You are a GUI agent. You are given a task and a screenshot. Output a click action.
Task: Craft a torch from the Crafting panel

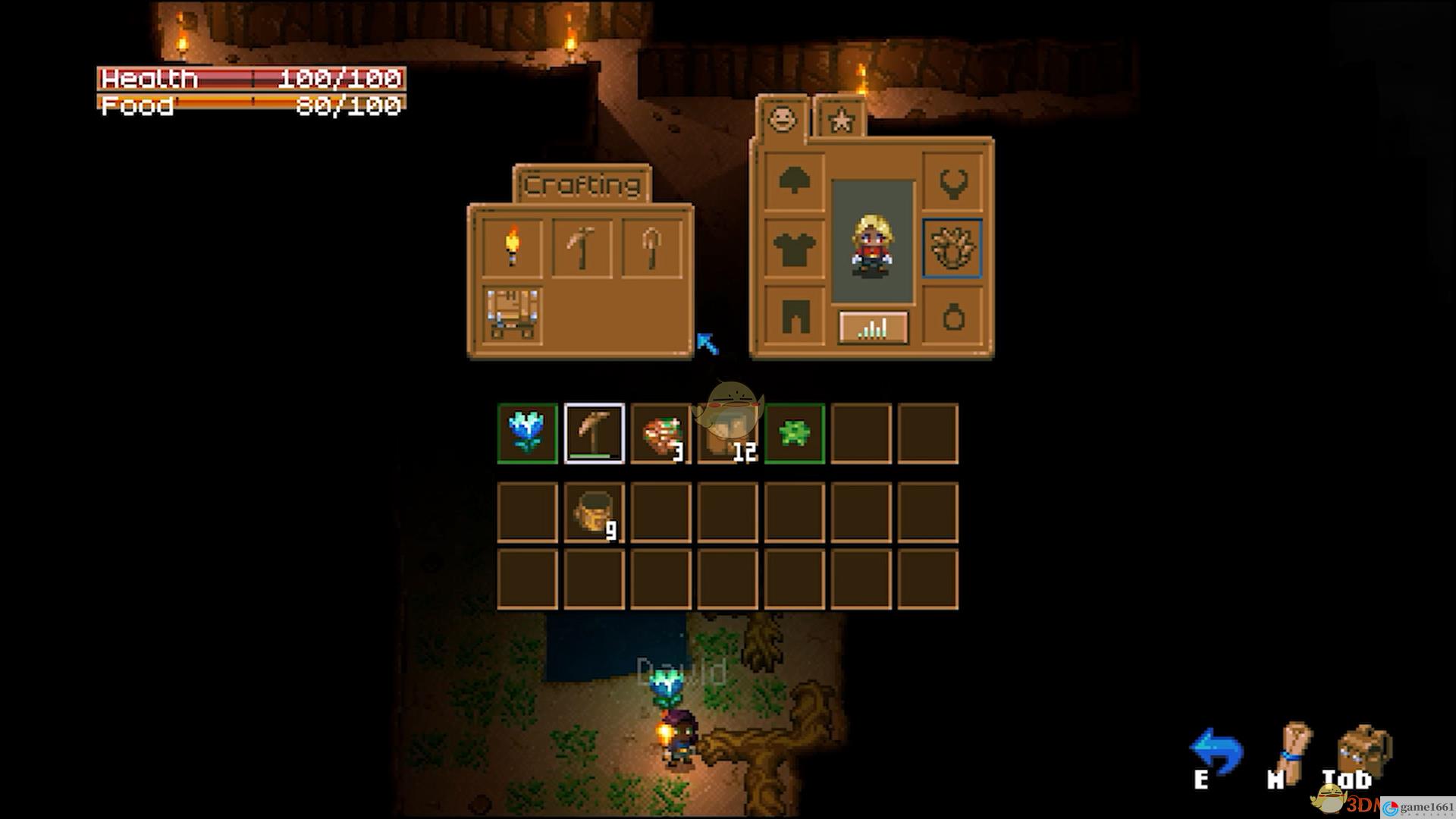[x=513, y=247]
